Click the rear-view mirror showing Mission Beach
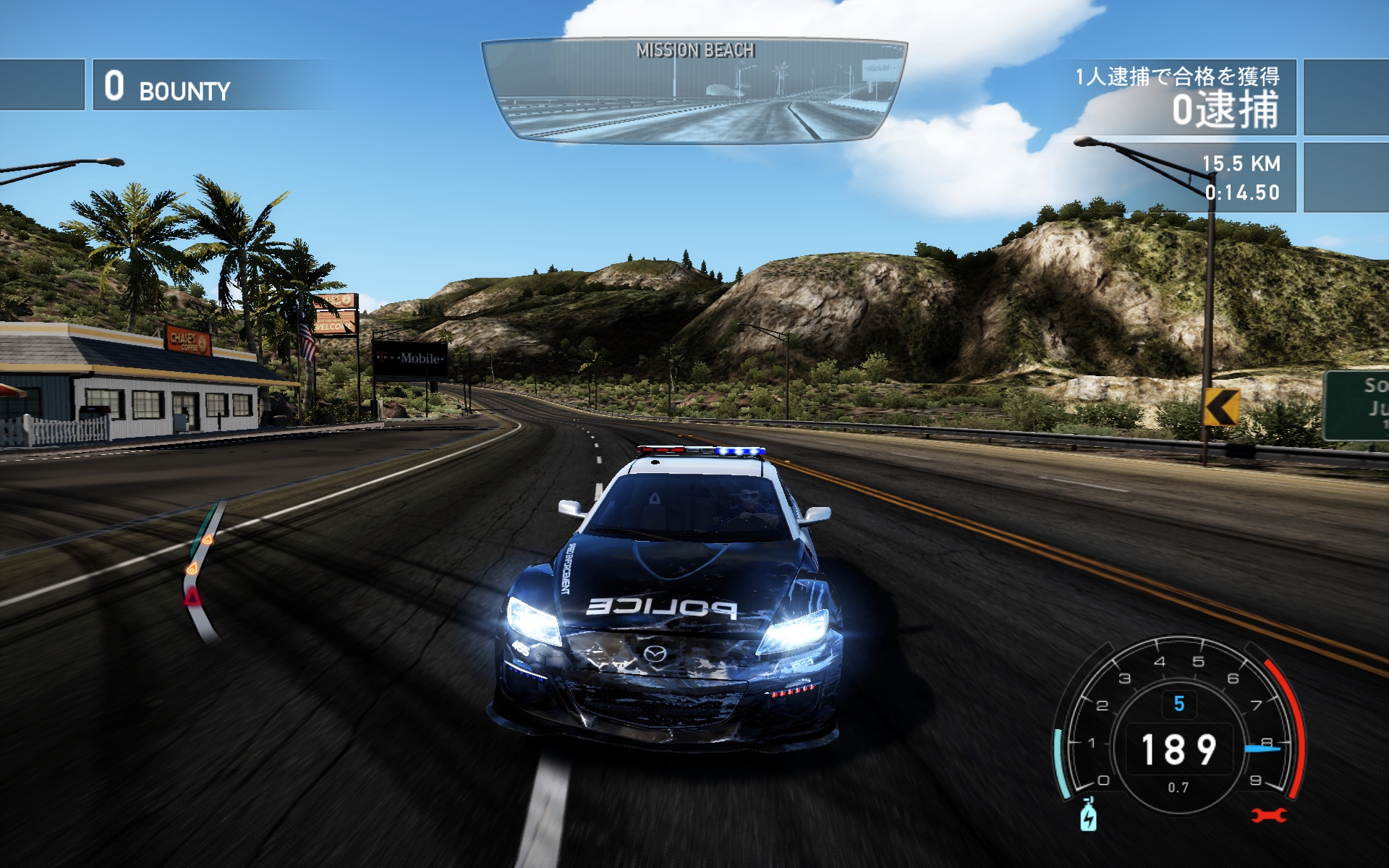This screenshot has height=868, width=1389. click(693, 90)
